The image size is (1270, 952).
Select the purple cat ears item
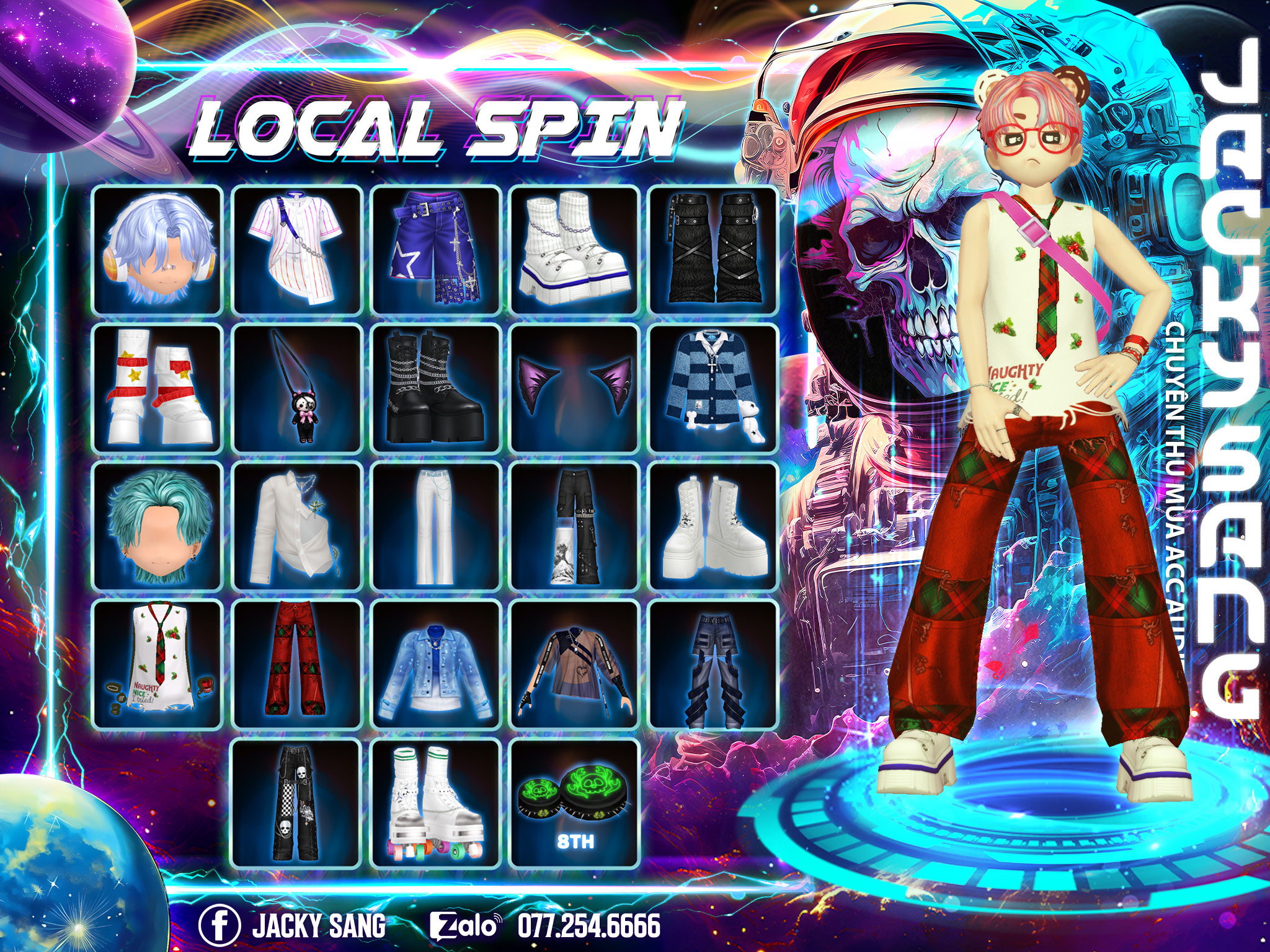tap(574, 389)
